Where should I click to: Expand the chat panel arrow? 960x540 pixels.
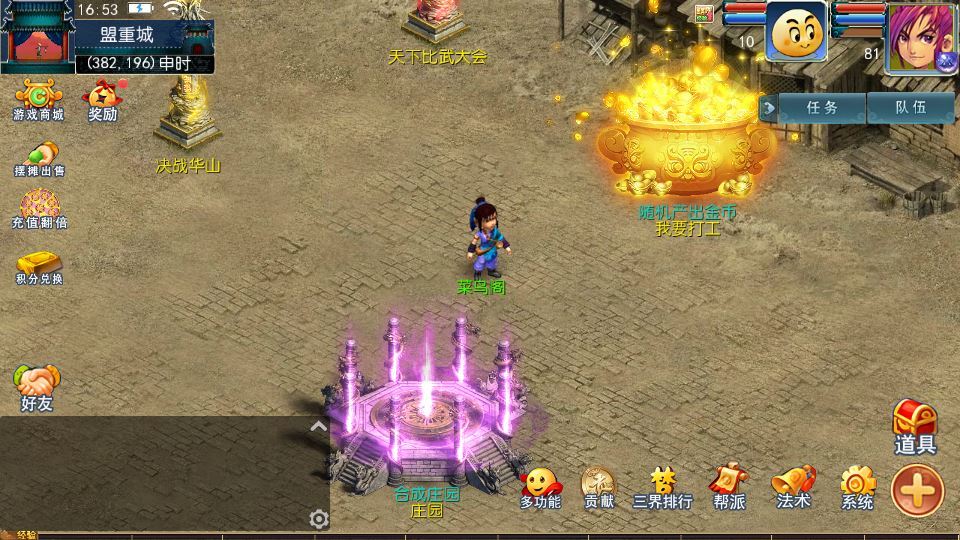318,427
